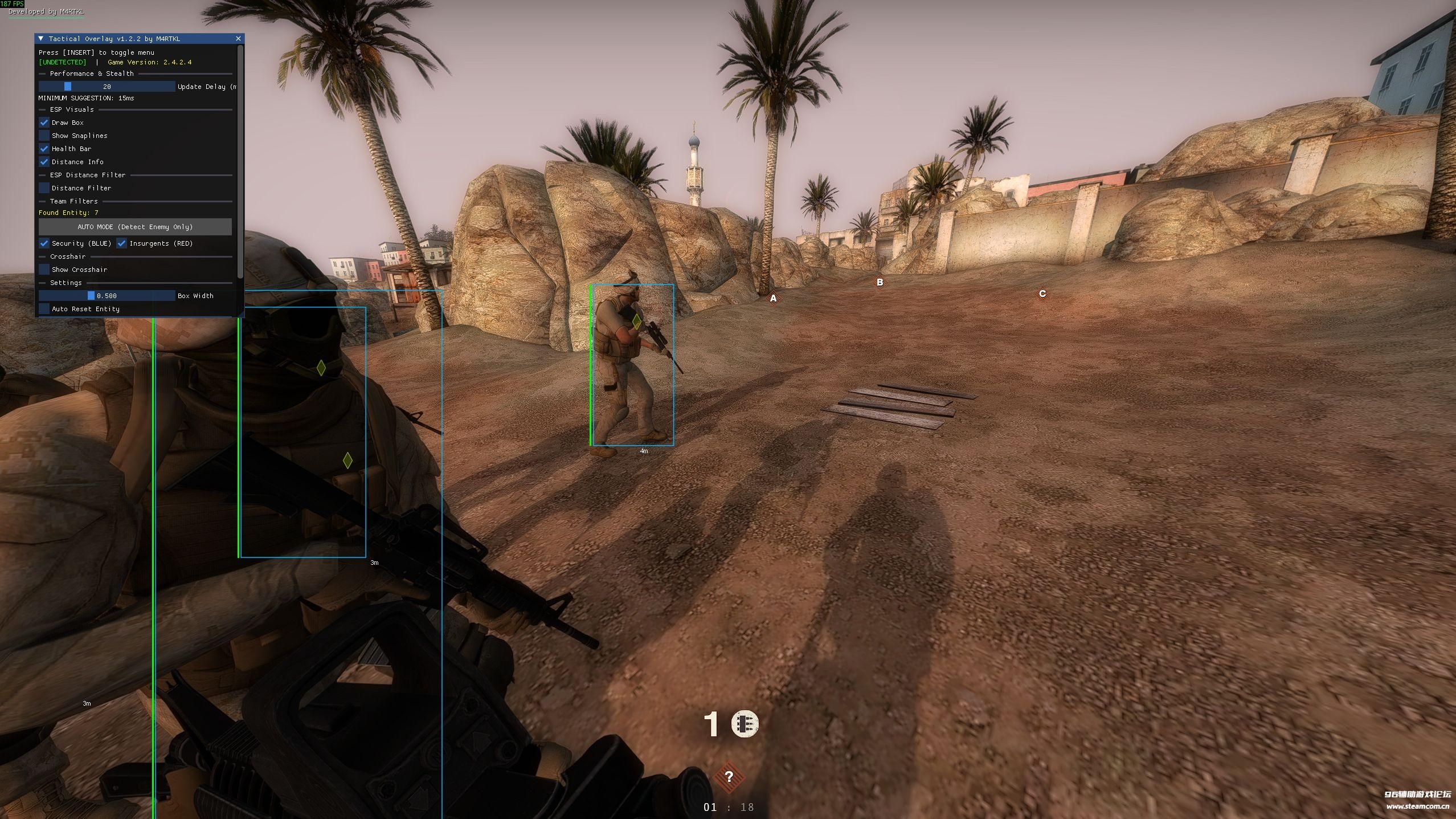Image resolution: width=1456 pixels, height=819 pixels.
Task: Uncheck the Insurgents (RED) team filter
Action: 121,243
